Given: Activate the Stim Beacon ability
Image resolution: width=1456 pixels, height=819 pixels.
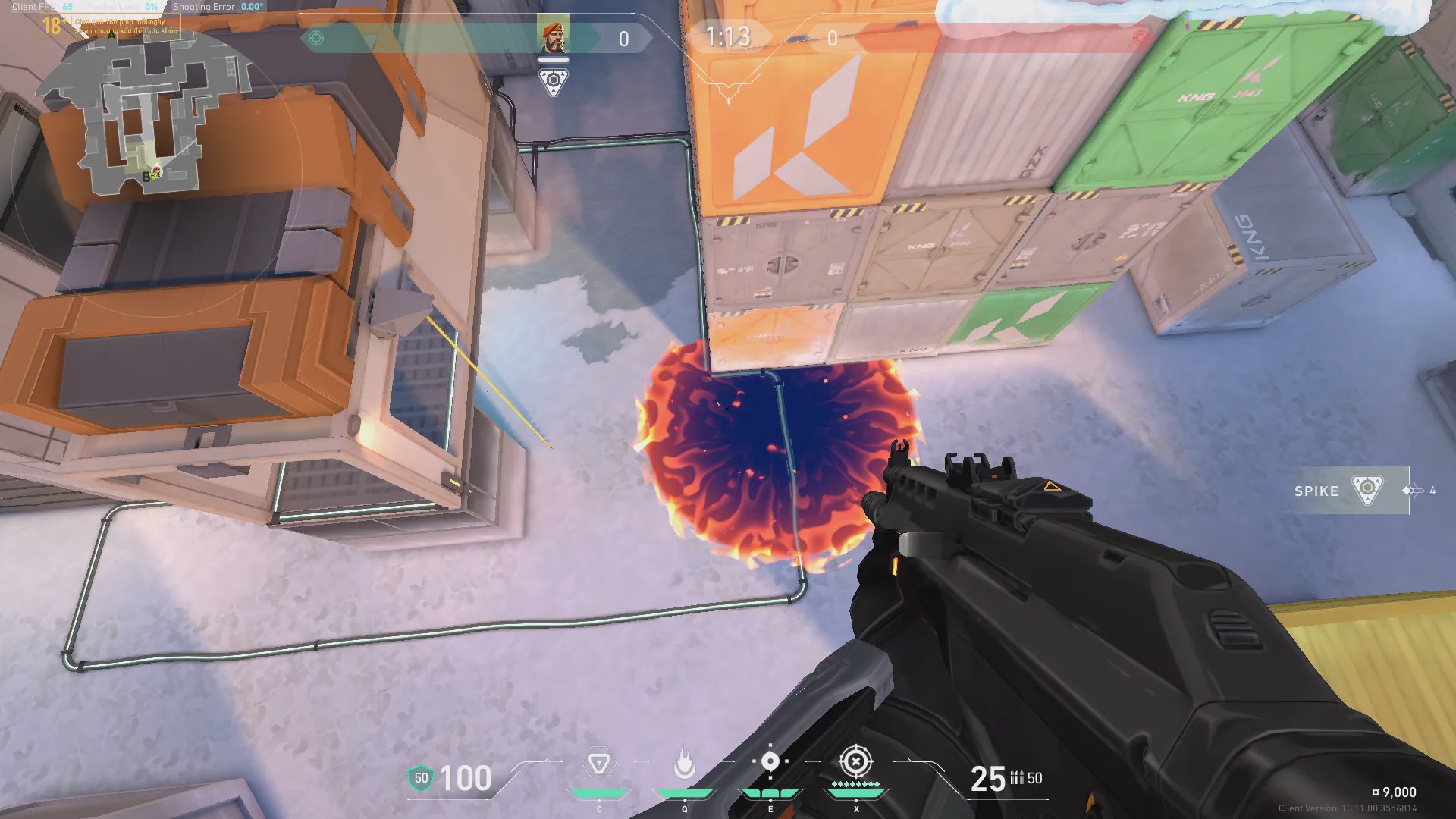Looking at the screenshot, I should point(598,764).
